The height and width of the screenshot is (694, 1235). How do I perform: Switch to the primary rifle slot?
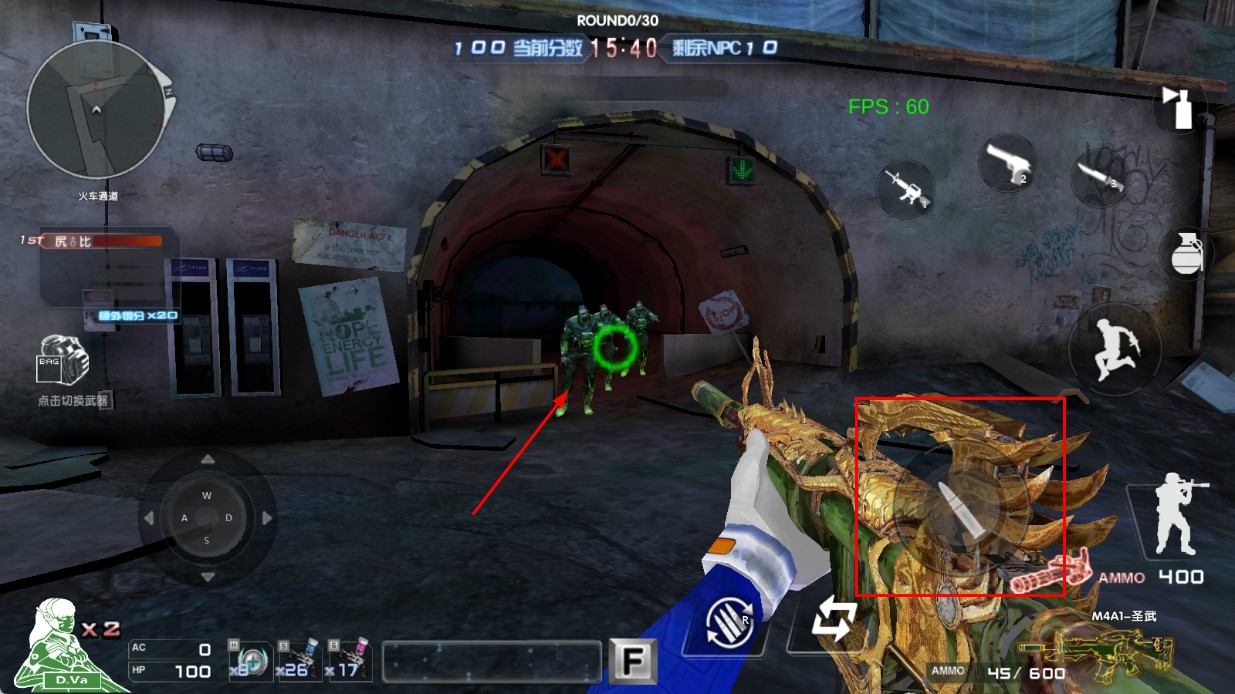(905, 188)
